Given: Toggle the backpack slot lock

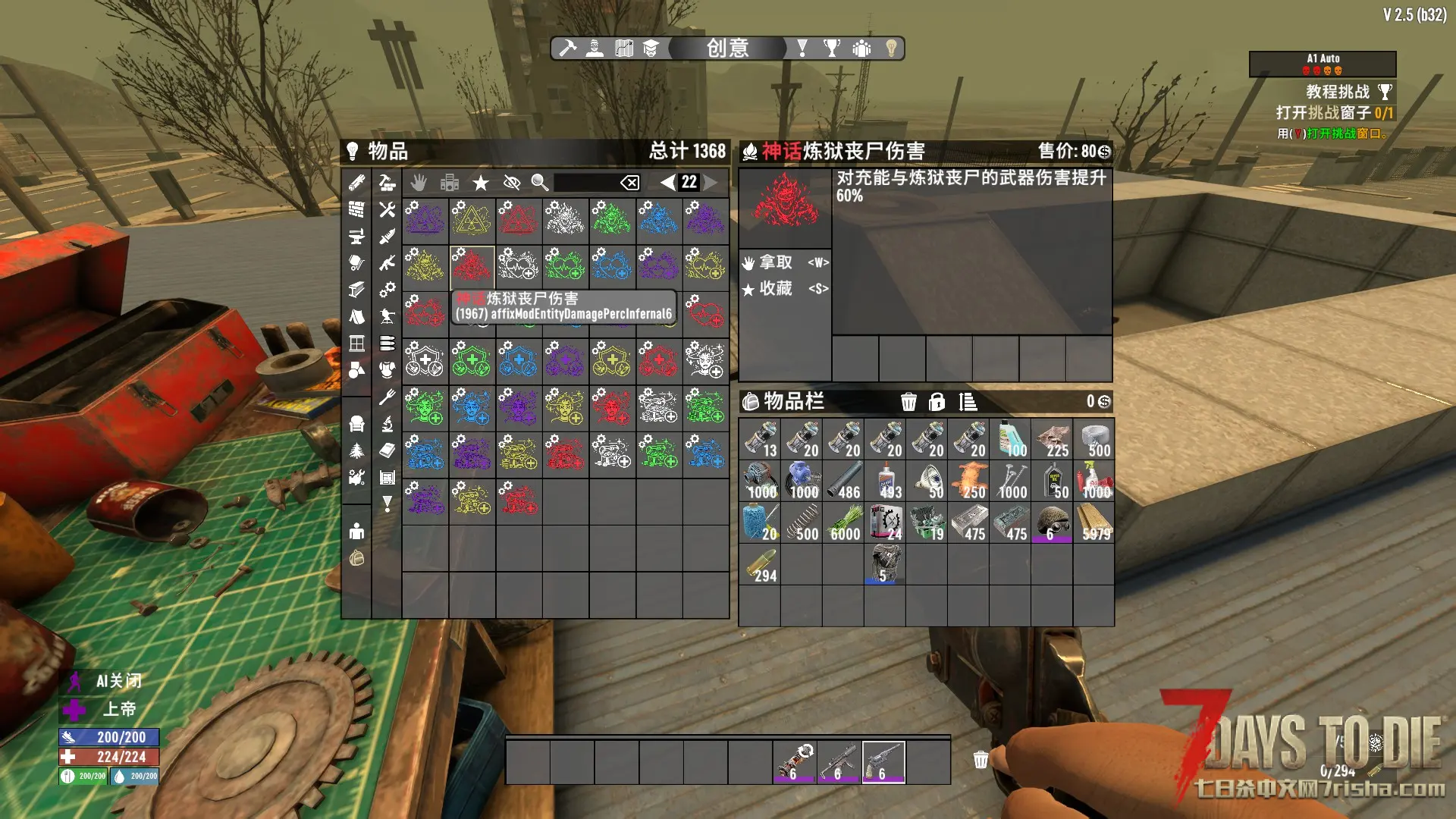Looking at the screenshot, I should click(937, 402).
